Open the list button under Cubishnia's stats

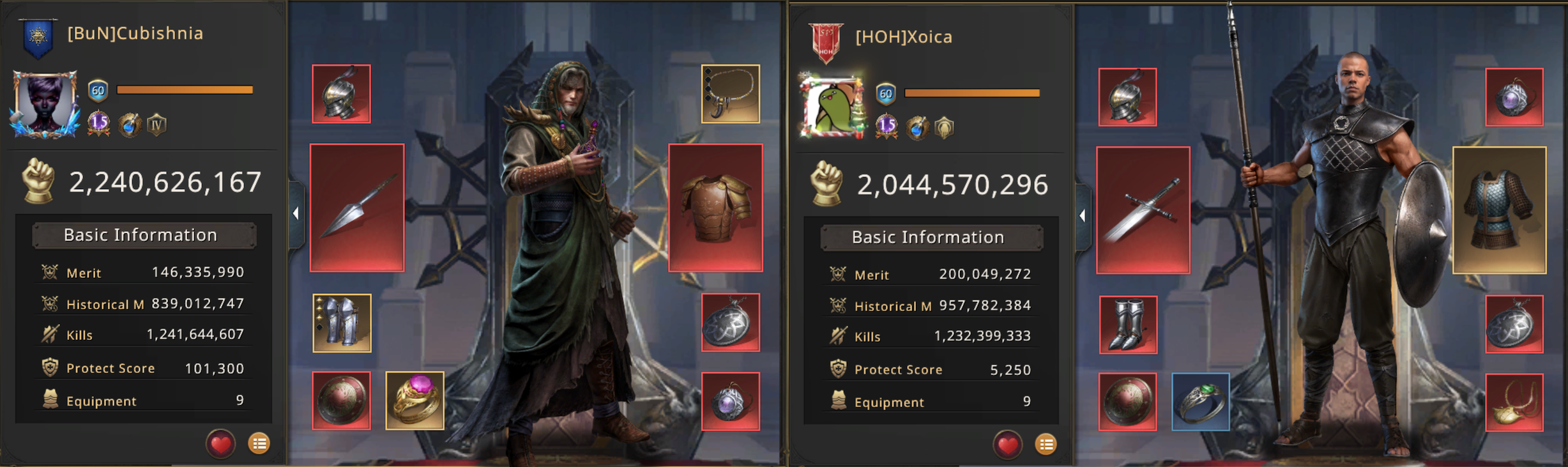pyautogui.click(x=259, y=443)
